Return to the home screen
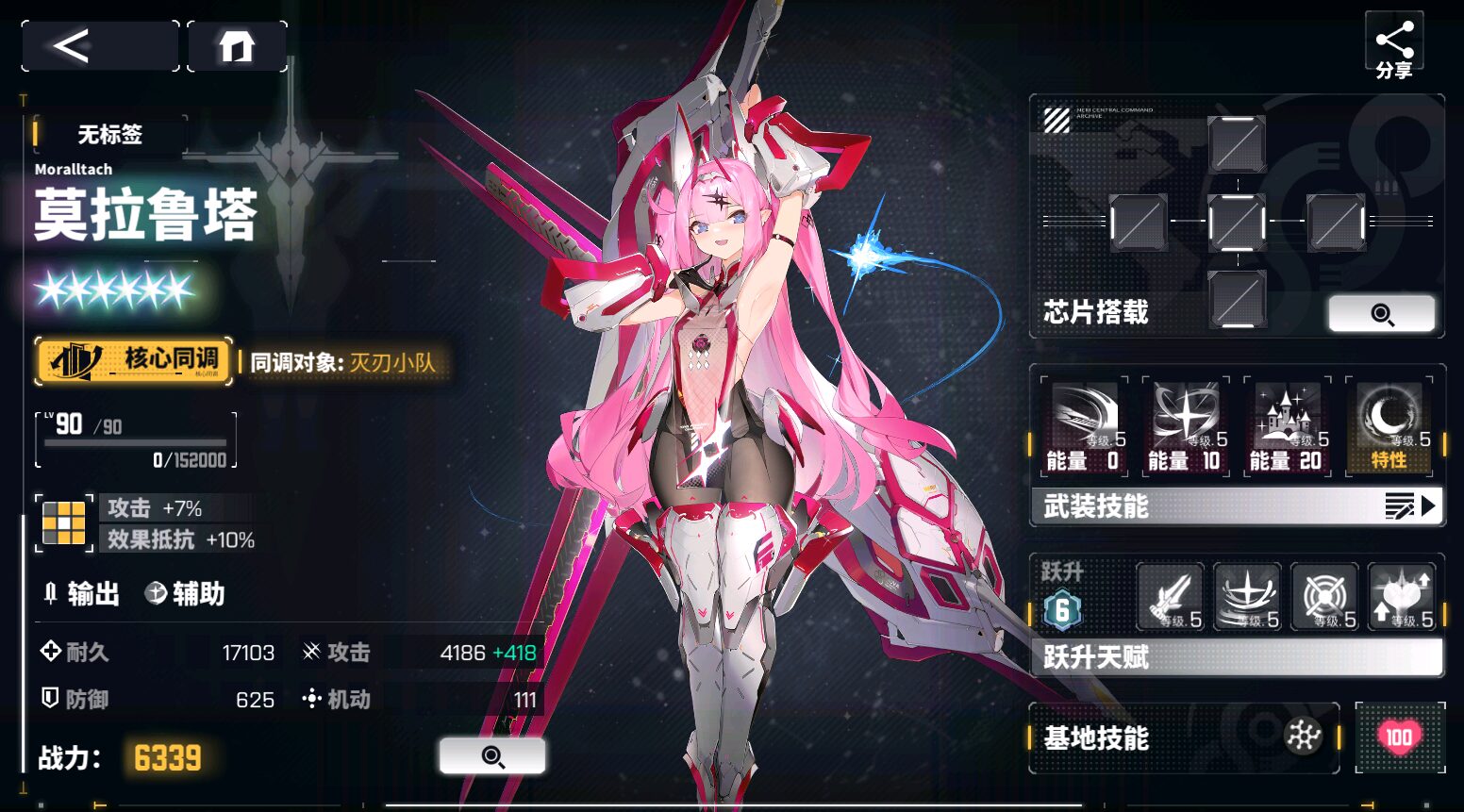 tap(237, 45)
